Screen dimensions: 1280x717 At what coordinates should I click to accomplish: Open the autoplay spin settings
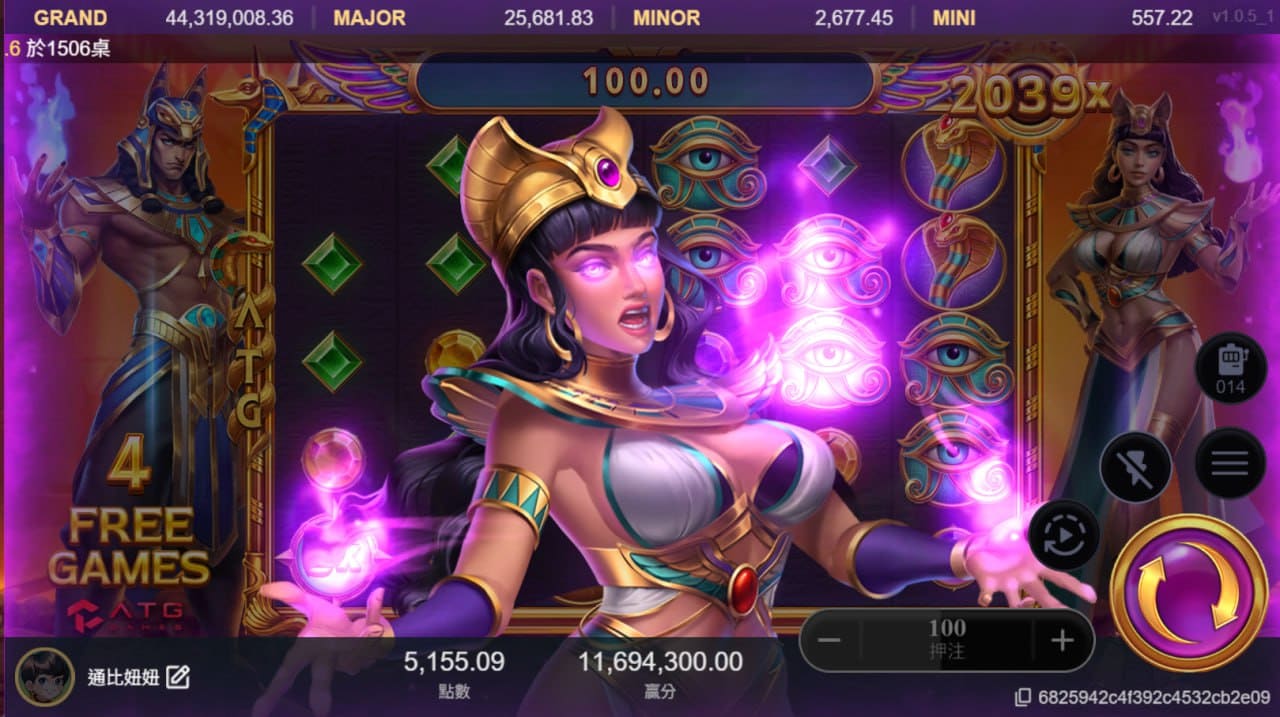pos(1063,535)
